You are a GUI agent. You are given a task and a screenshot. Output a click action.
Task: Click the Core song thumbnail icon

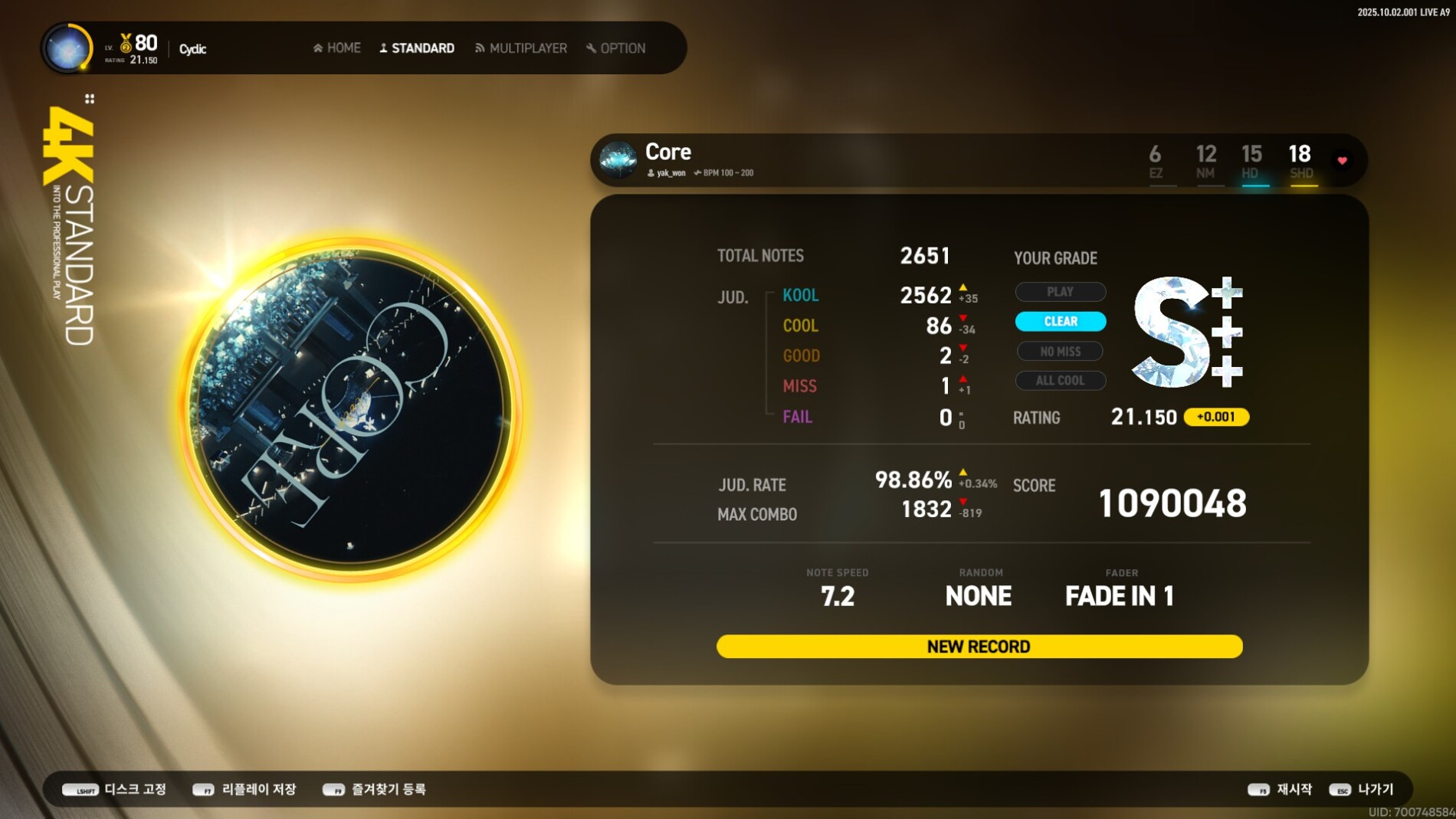[x=618, y=159]
